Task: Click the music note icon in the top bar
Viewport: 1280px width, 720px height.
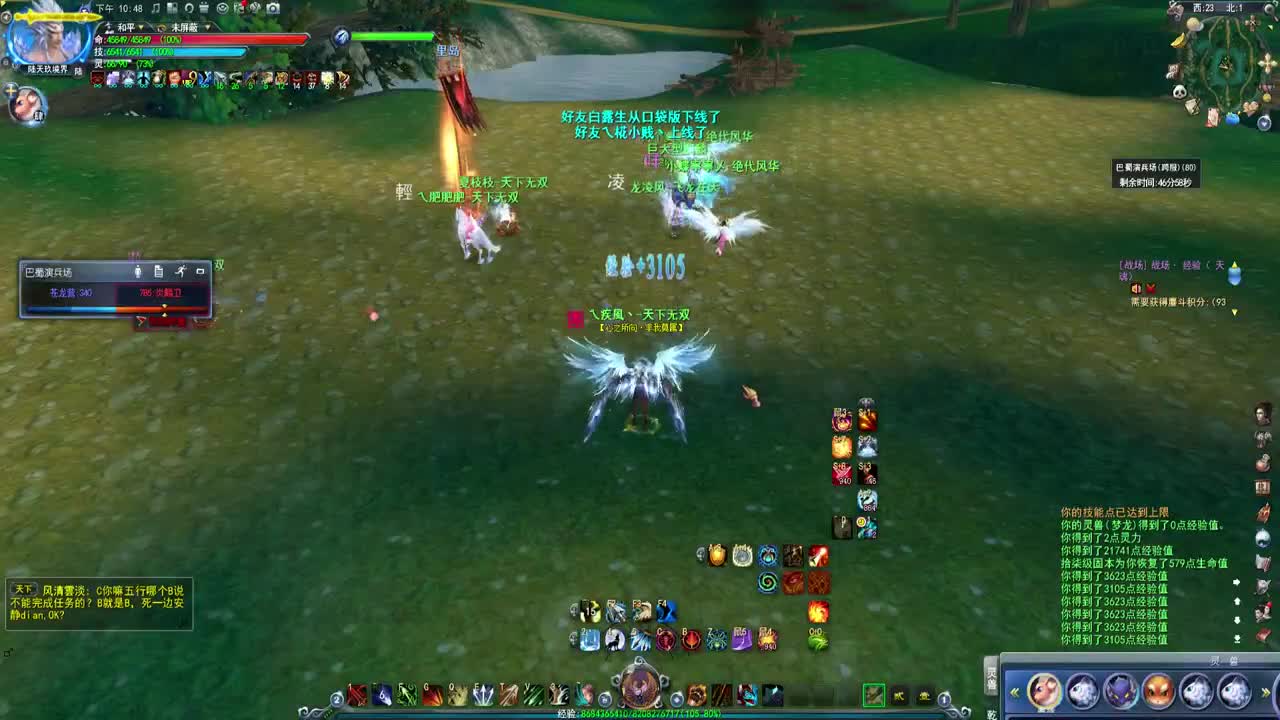Action: click(x=155, y=8)
